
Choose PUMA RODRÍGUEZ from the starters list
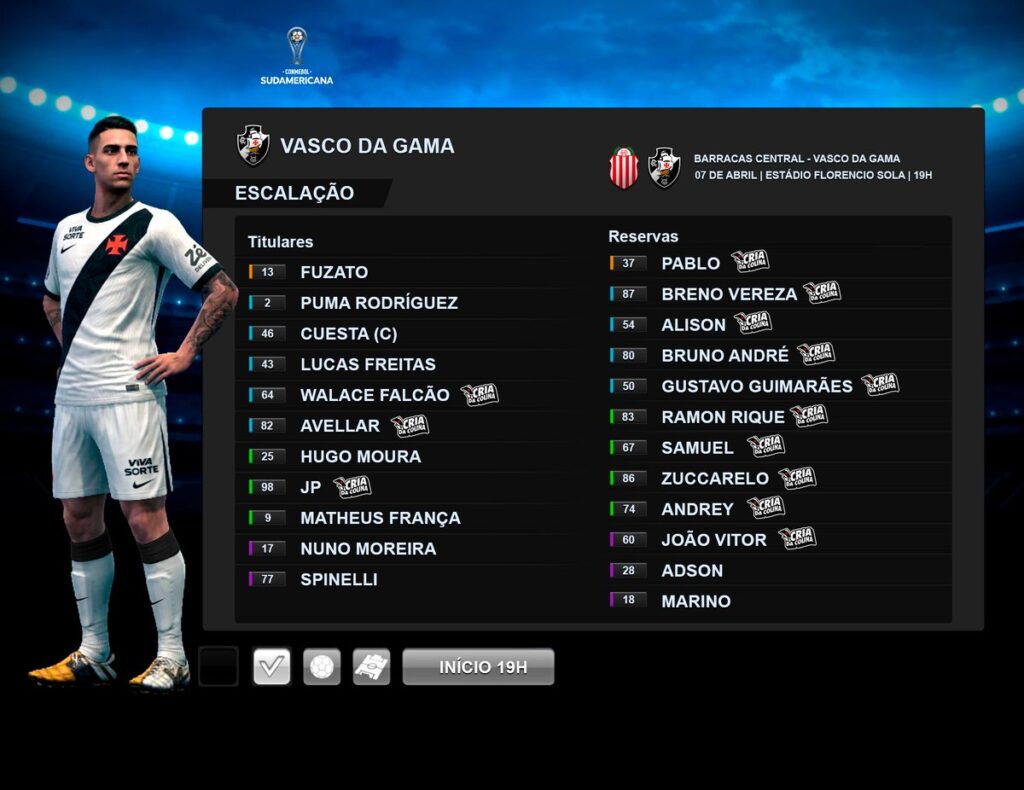pos(379,303)
